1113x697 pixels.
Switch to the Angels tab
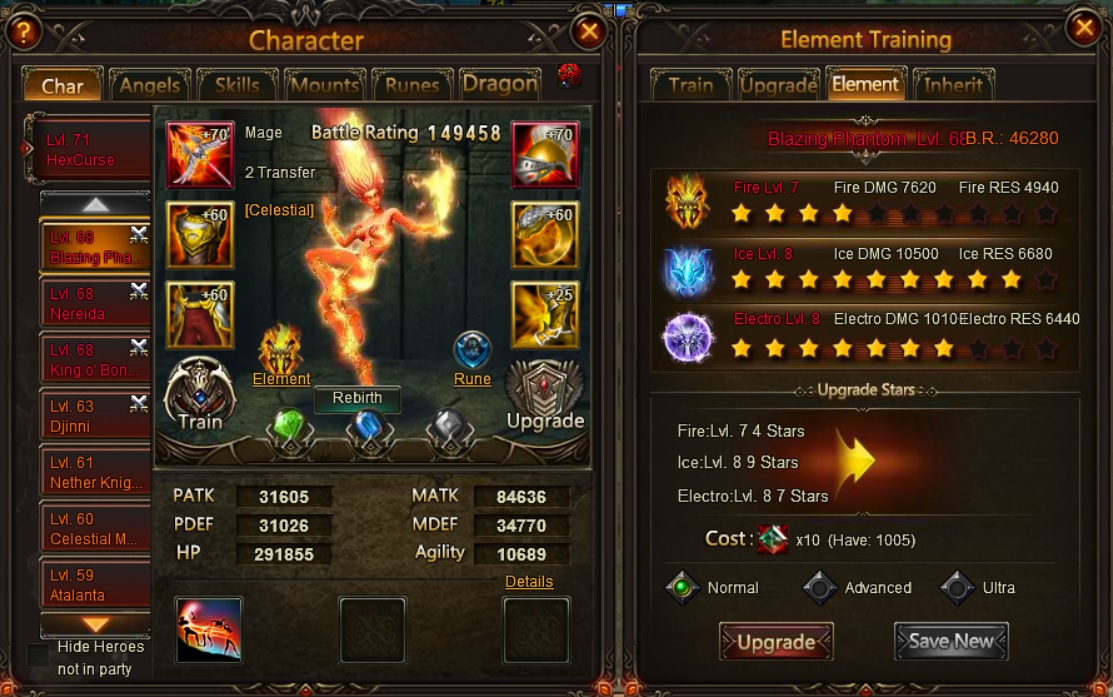coord(150,86)
